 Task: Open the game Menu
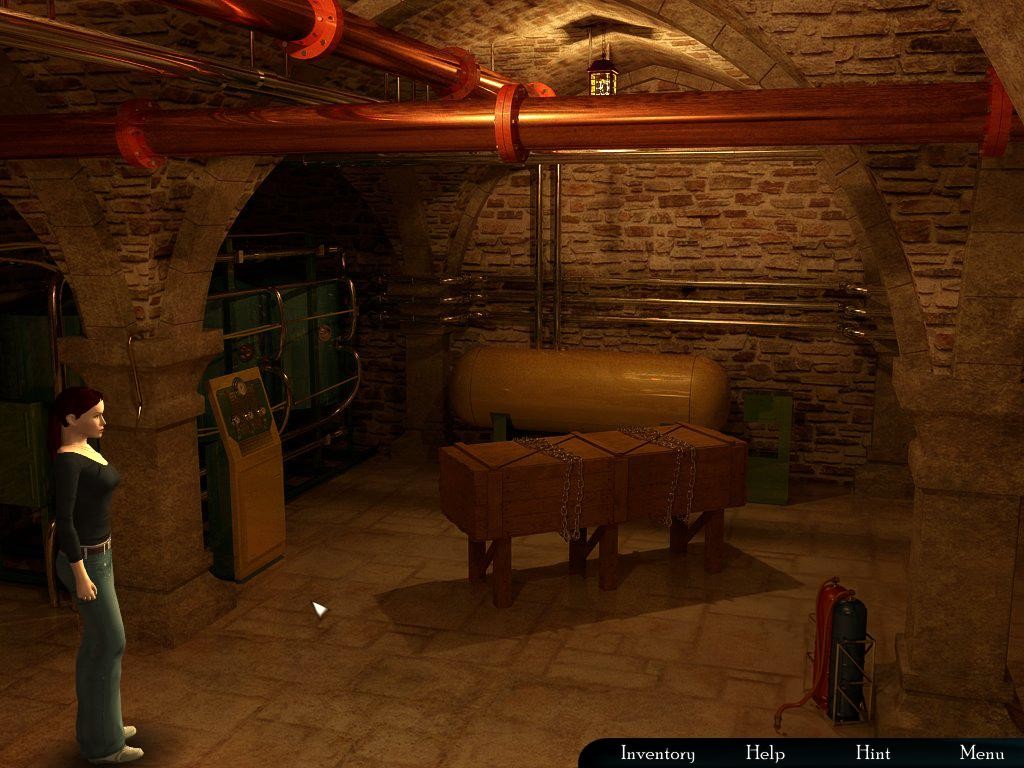981,753
